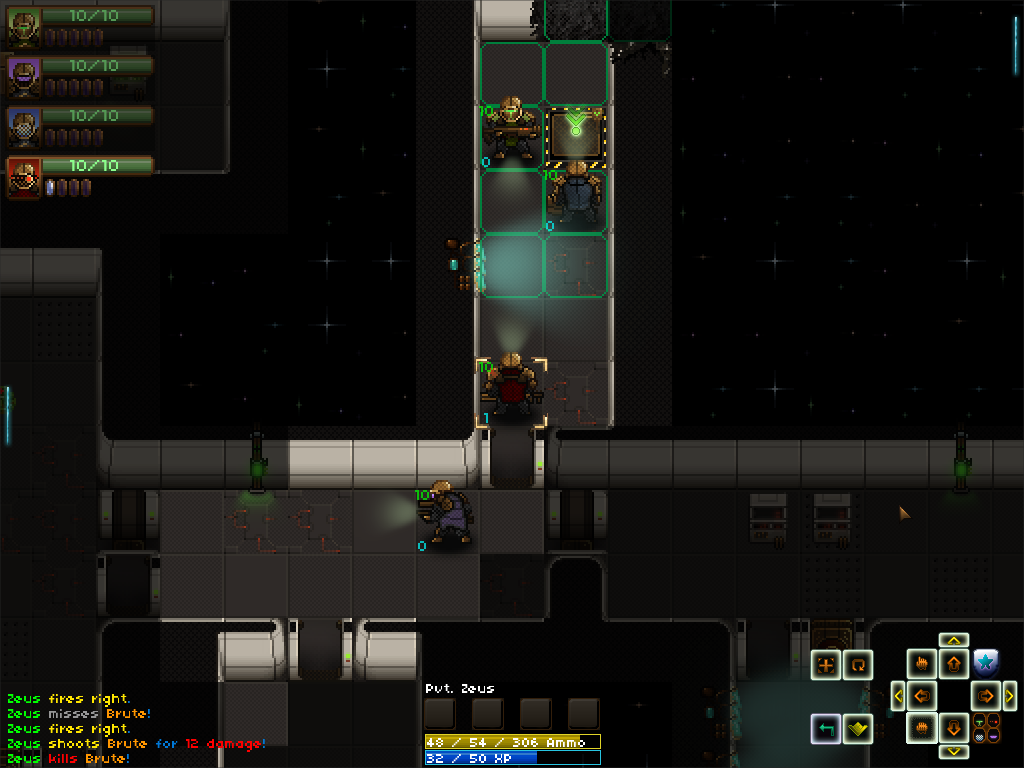The height and width of the screenshot is (768, 1024).
Task: Click the open-hand interact button
Action: pos(922,663)
